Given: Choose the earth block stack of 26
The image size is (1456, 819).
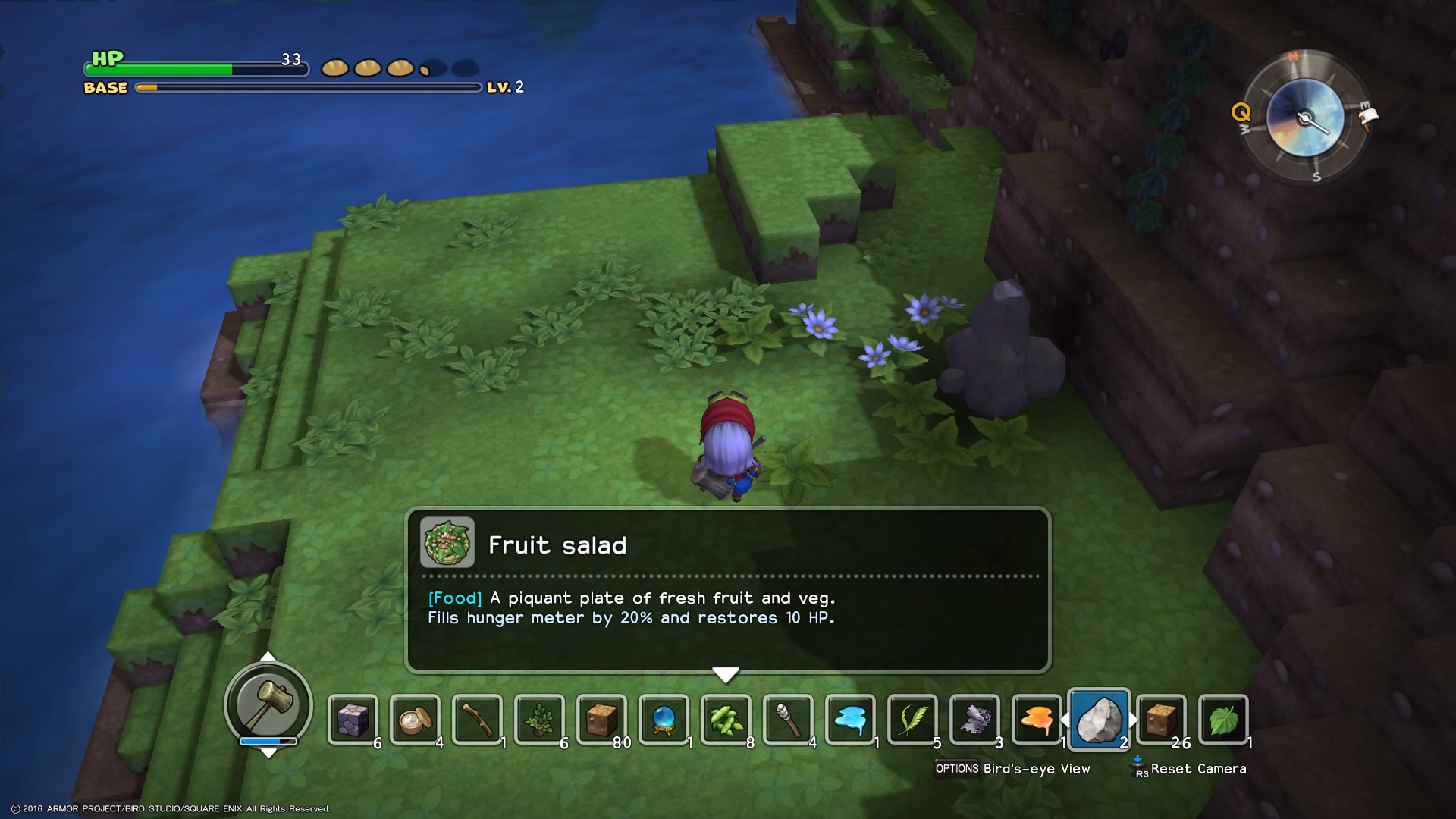Looking at the screenshot, I should 1161,719.
